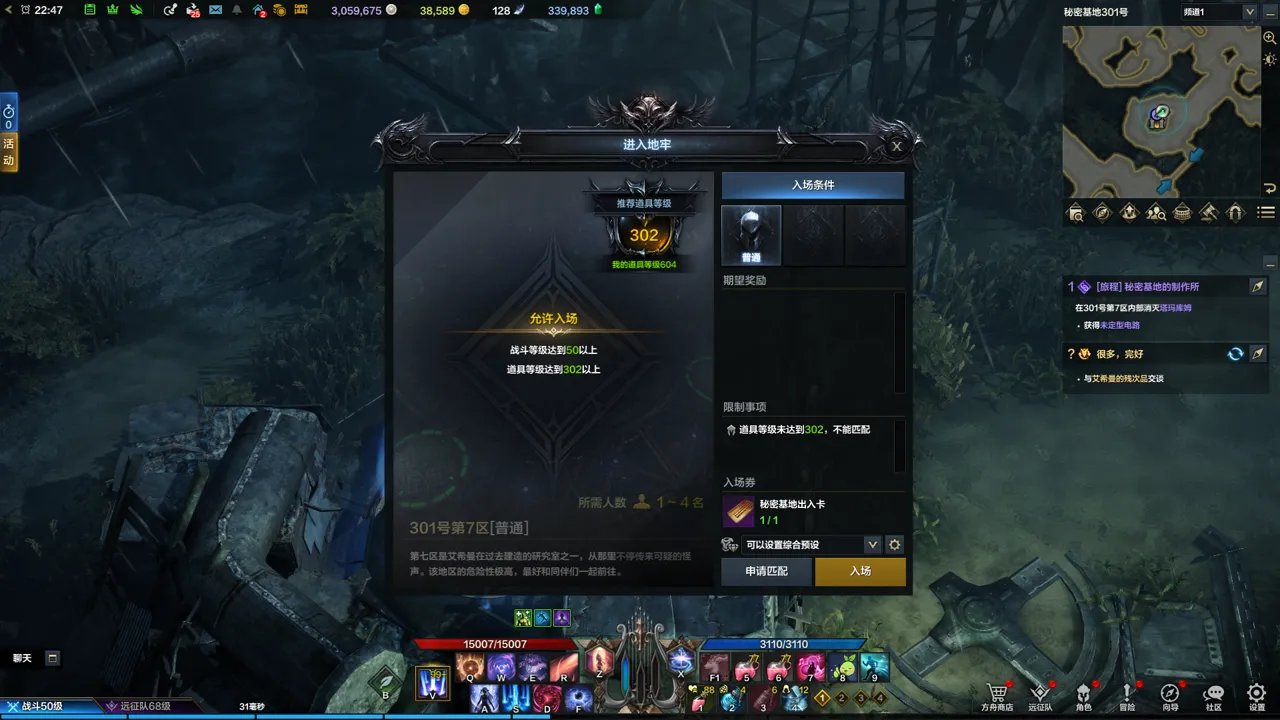Select the 秘密基地出入卡 entry ticket
The height and width of the screenshot is (720, 1280).
click(x=739, y=511)
